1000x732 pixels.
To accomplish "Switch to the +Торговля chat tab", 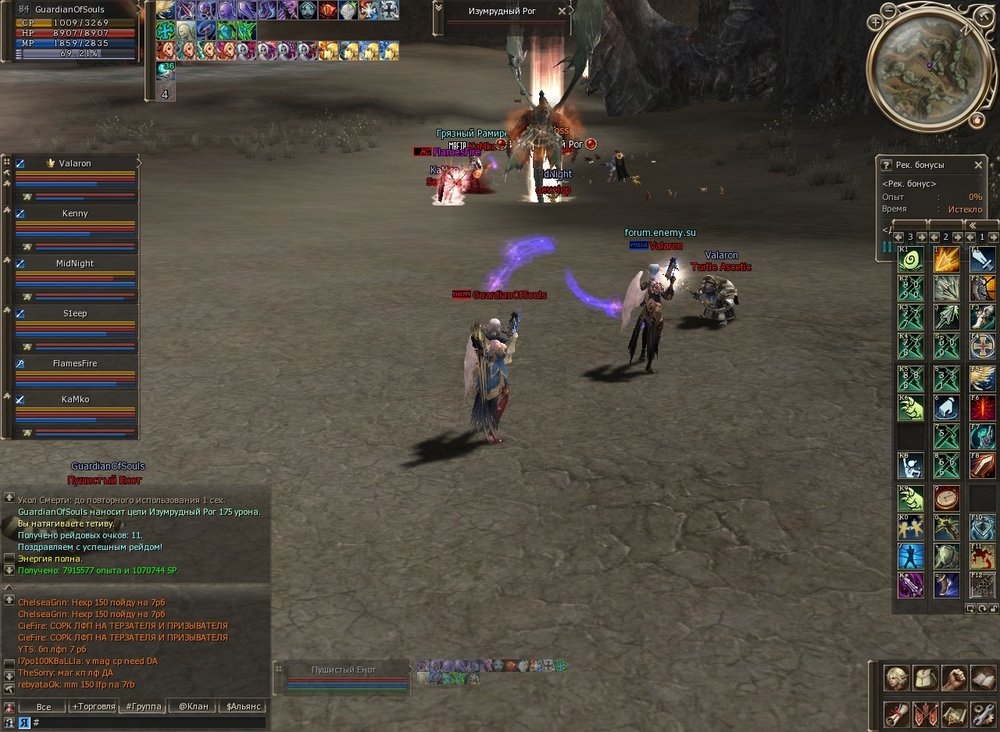I will pyautogui.click(x=93, y=706).
